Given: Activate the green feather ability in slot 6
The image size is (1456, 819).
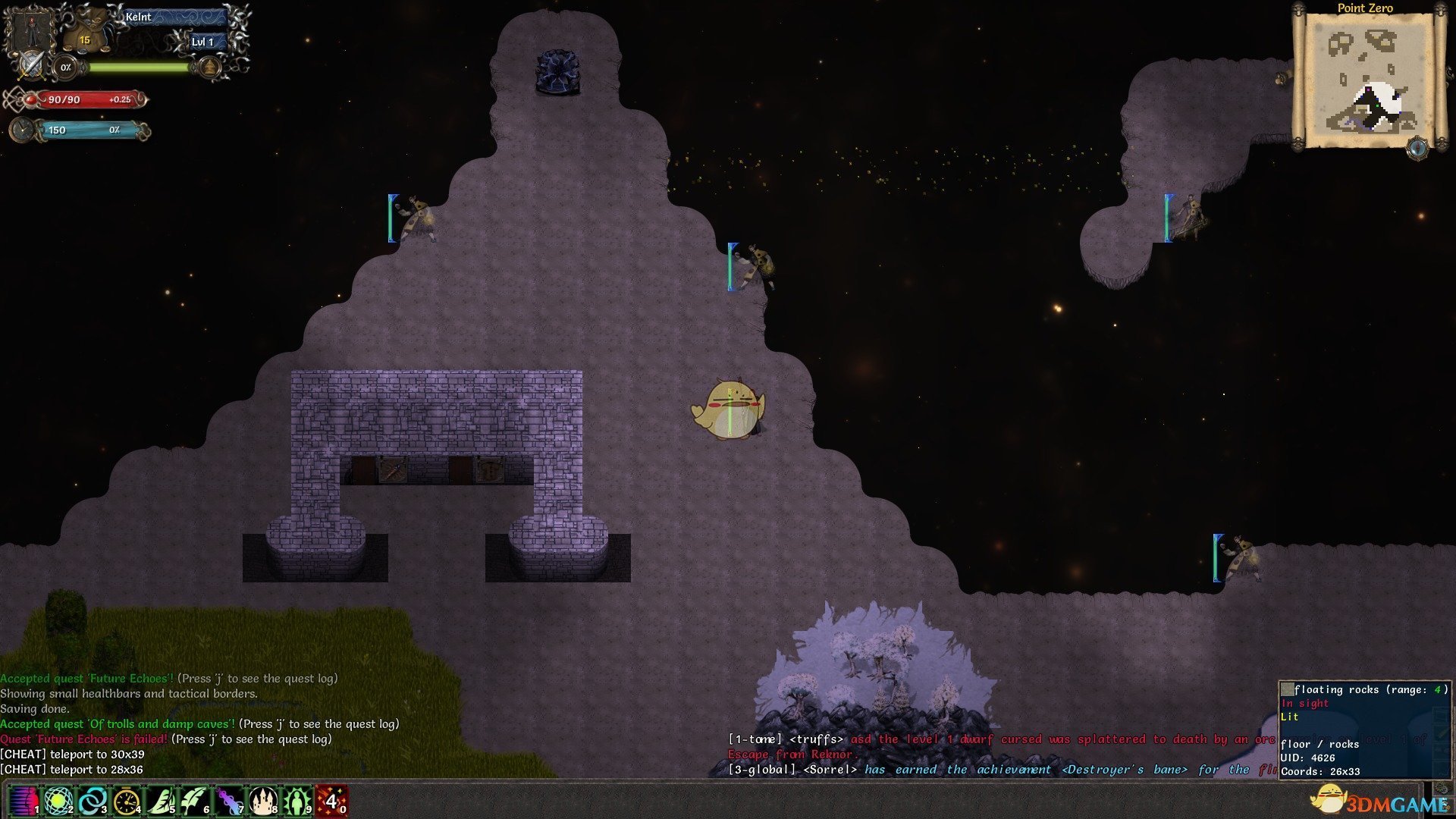Looking at the screenshot, I should point(194,801).
